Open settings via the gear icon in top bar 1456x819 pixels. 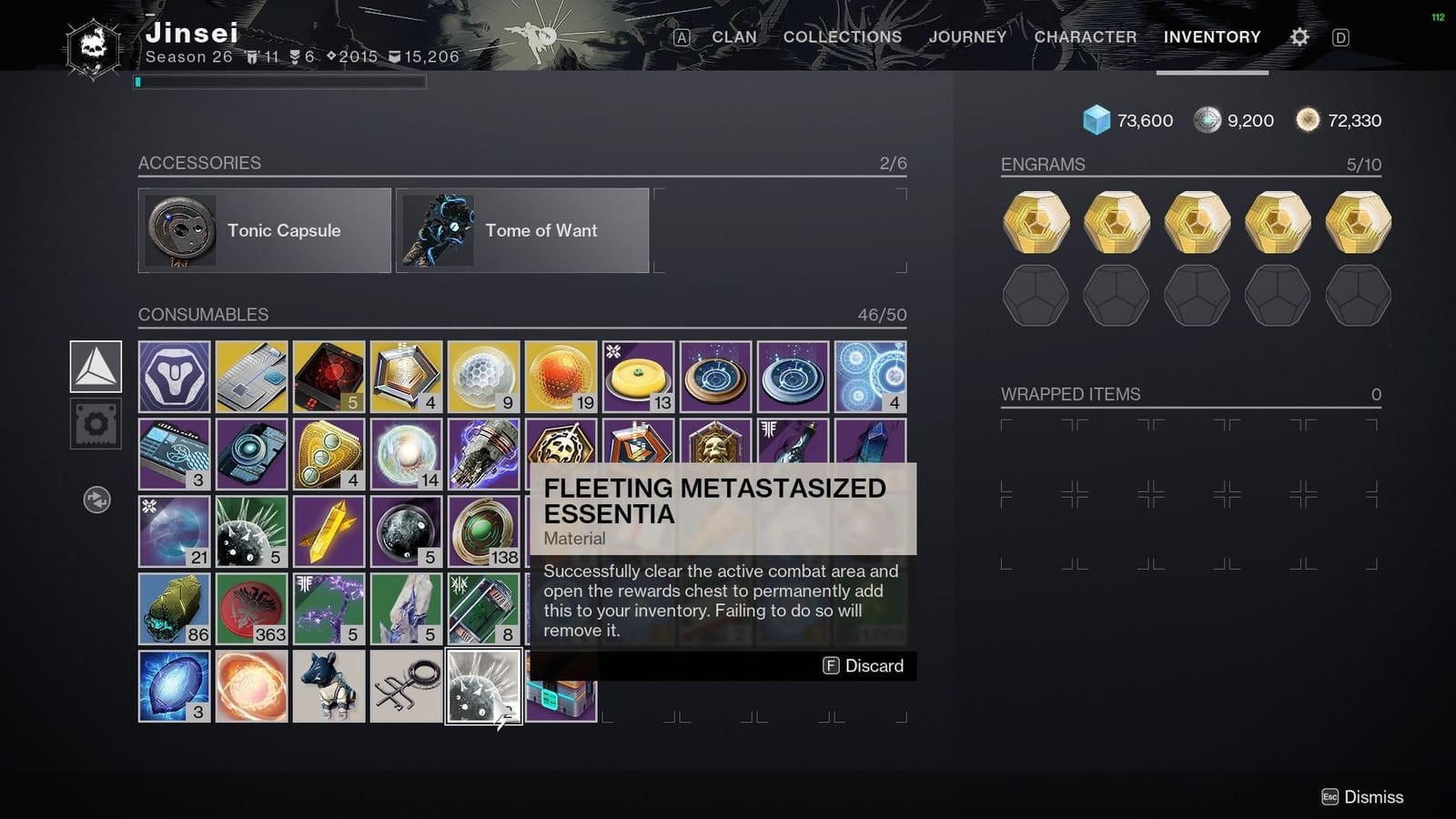tap(1299, 36)
